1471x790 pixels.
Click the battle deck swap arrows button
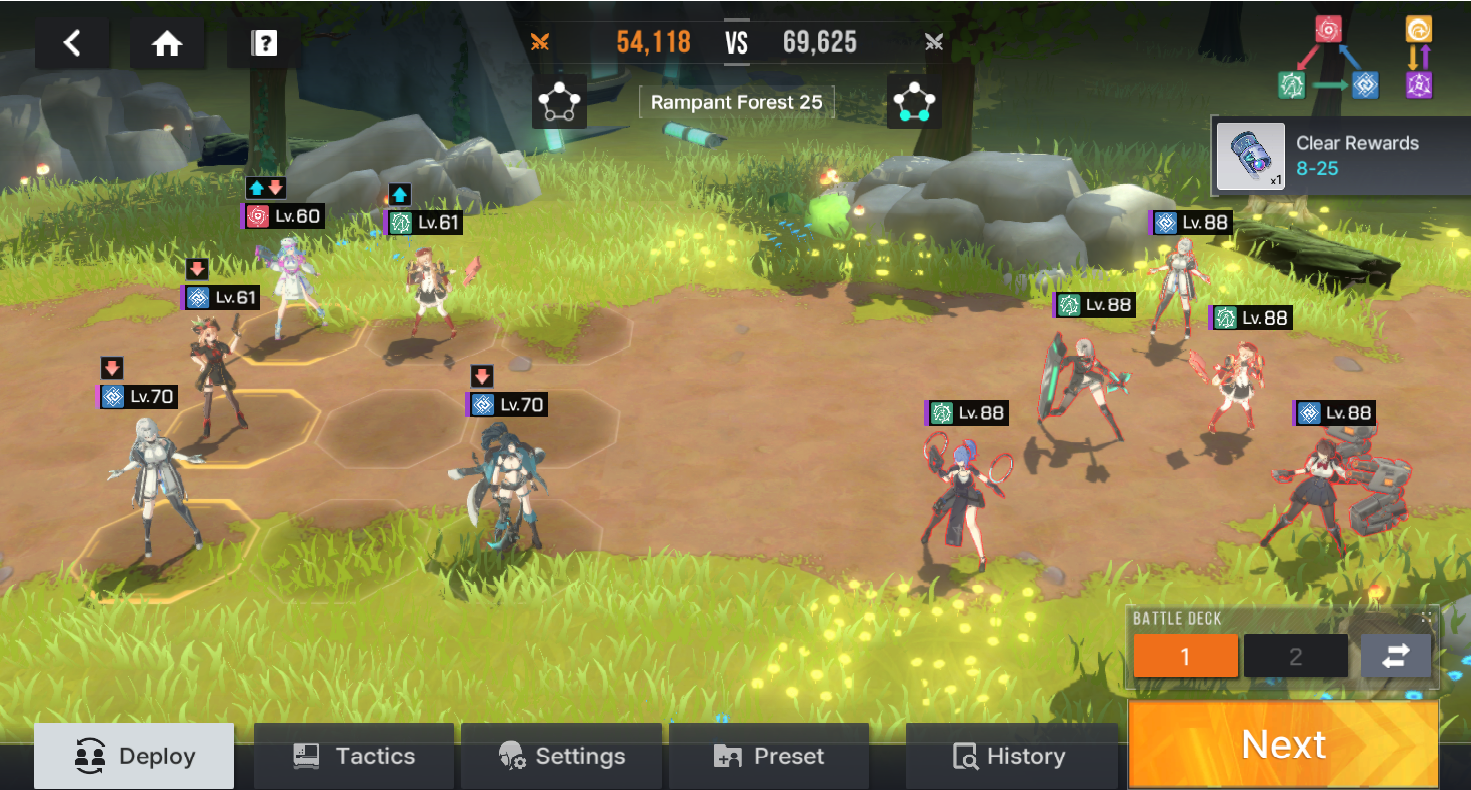pyautogui.click(x=1395, y=656)
